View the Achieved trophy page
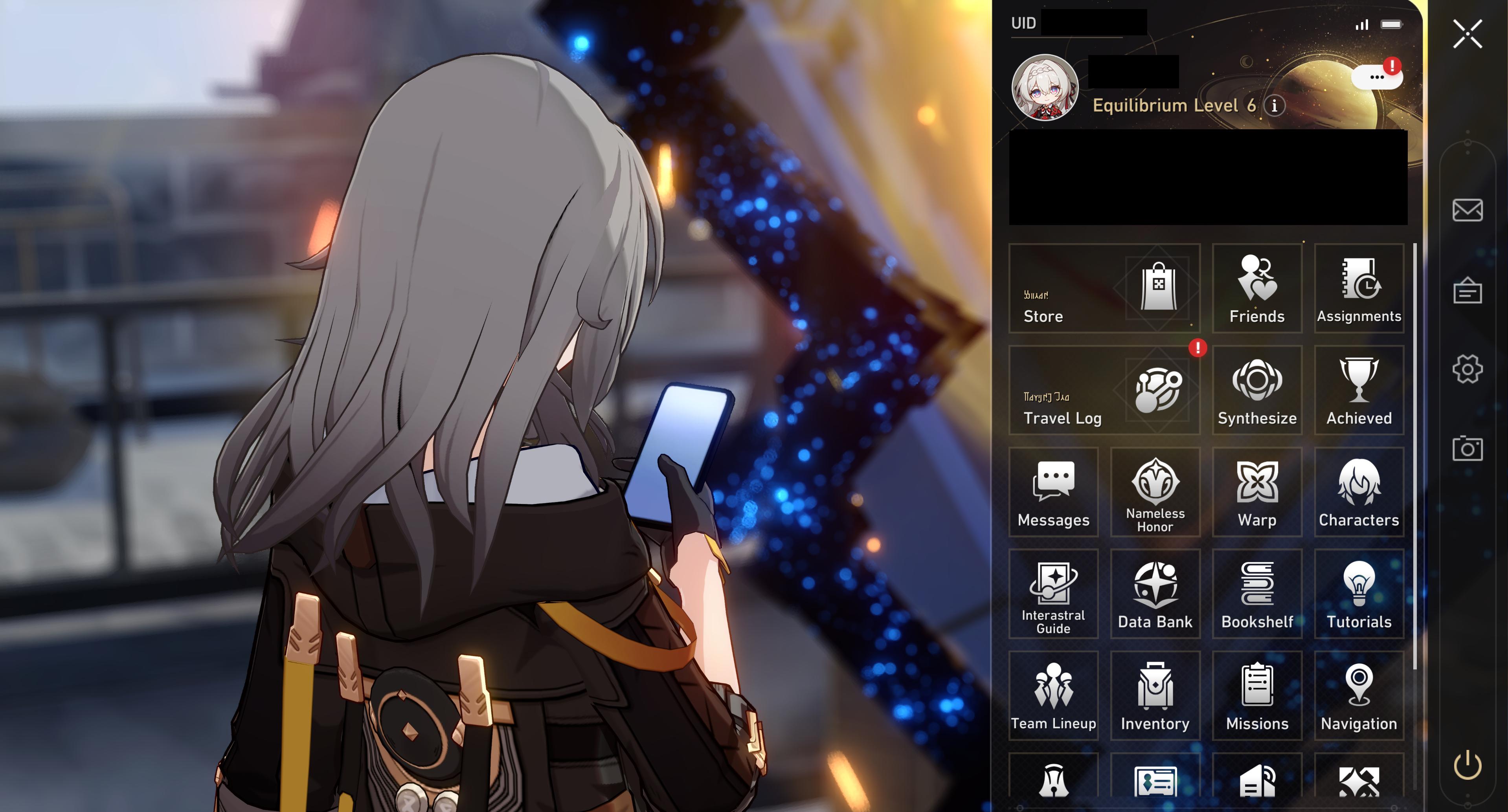This screenshot has width=1508, height=812. 1359,391
